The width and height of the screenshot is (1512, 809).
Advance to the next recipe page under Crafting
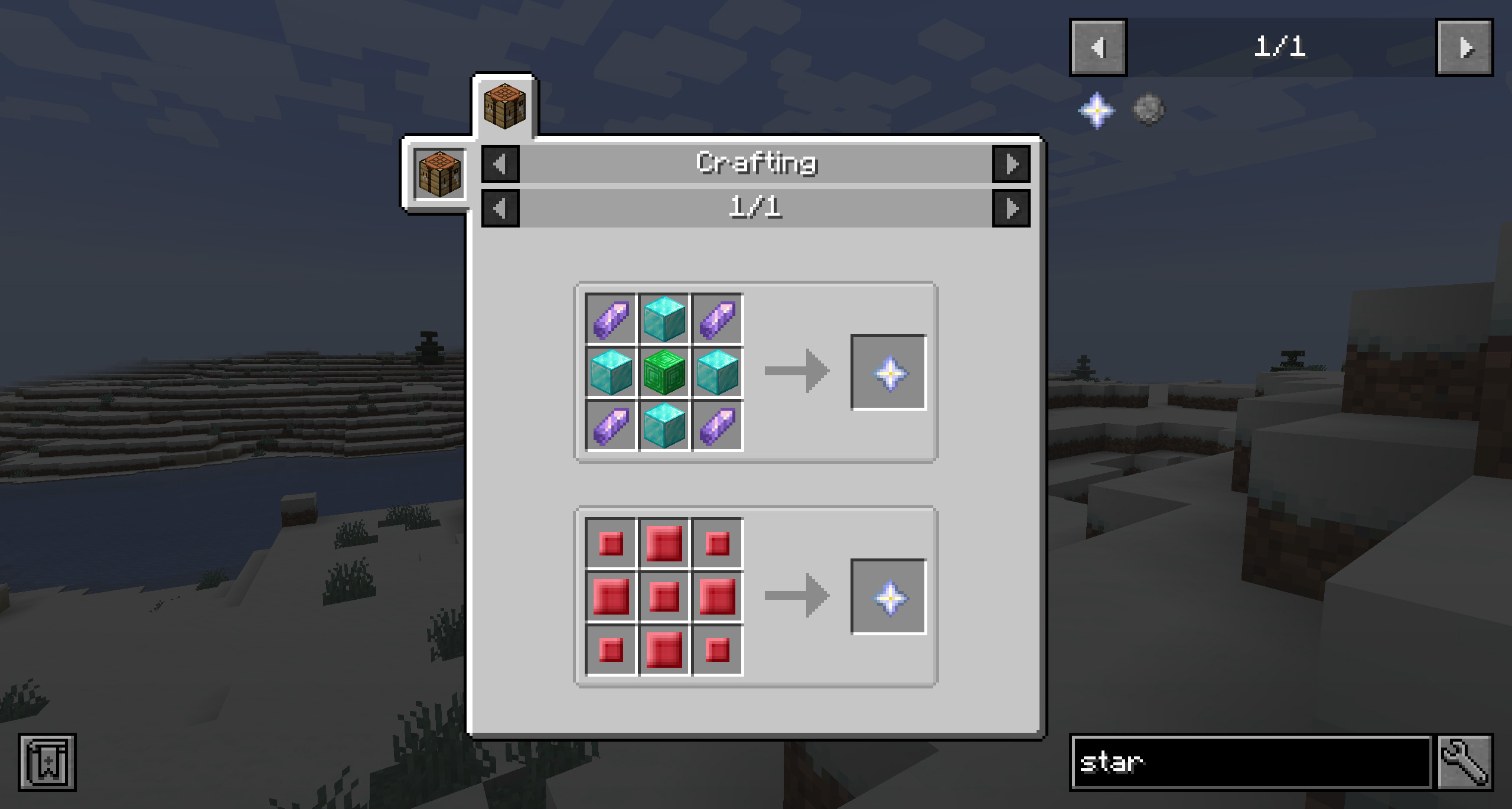[1011, 208]
